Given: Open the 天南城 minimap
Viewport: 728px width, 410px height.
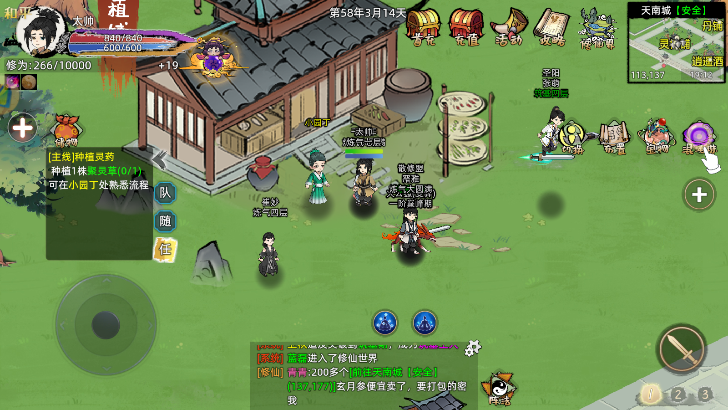Looking at the screenshot, I should (676, 47).
